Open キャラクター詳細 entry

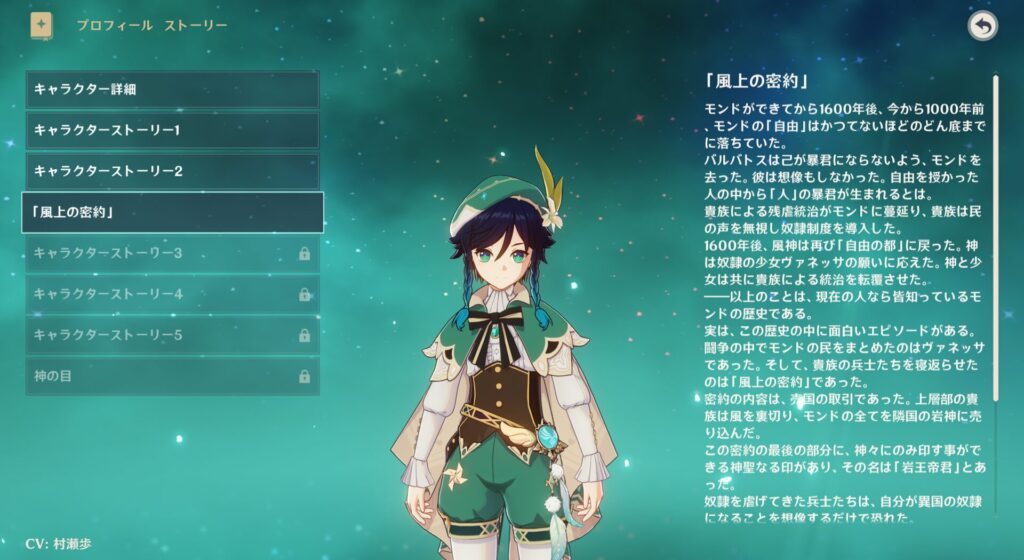[172, 89]
